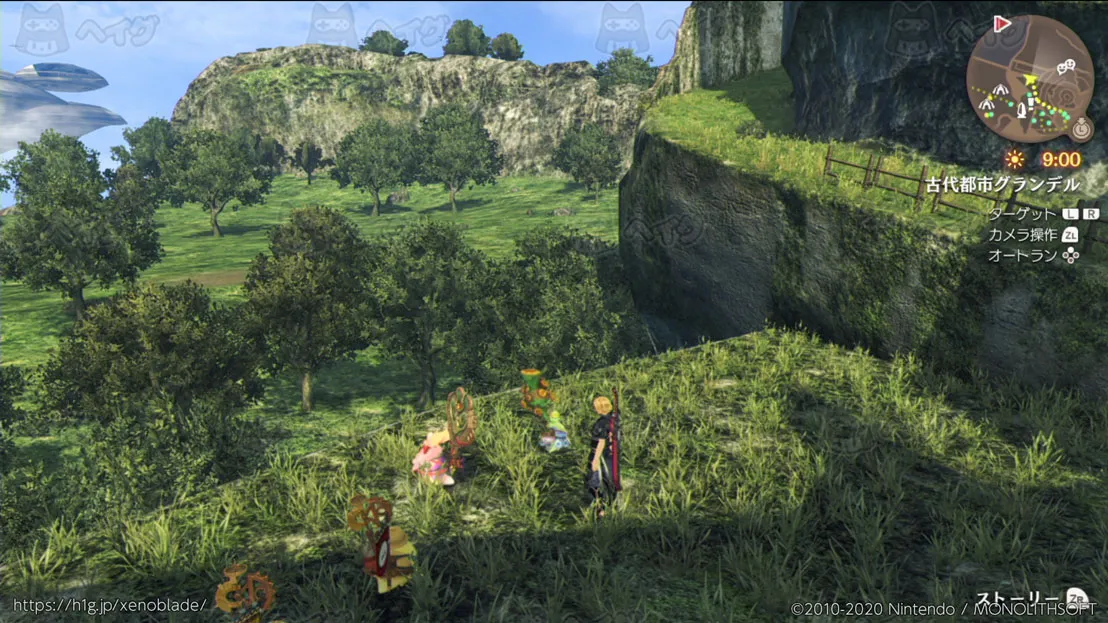Select the red flag marker on the minimap
Viewport: 1108px width, 623px height.
click(x=1002, y=24)
